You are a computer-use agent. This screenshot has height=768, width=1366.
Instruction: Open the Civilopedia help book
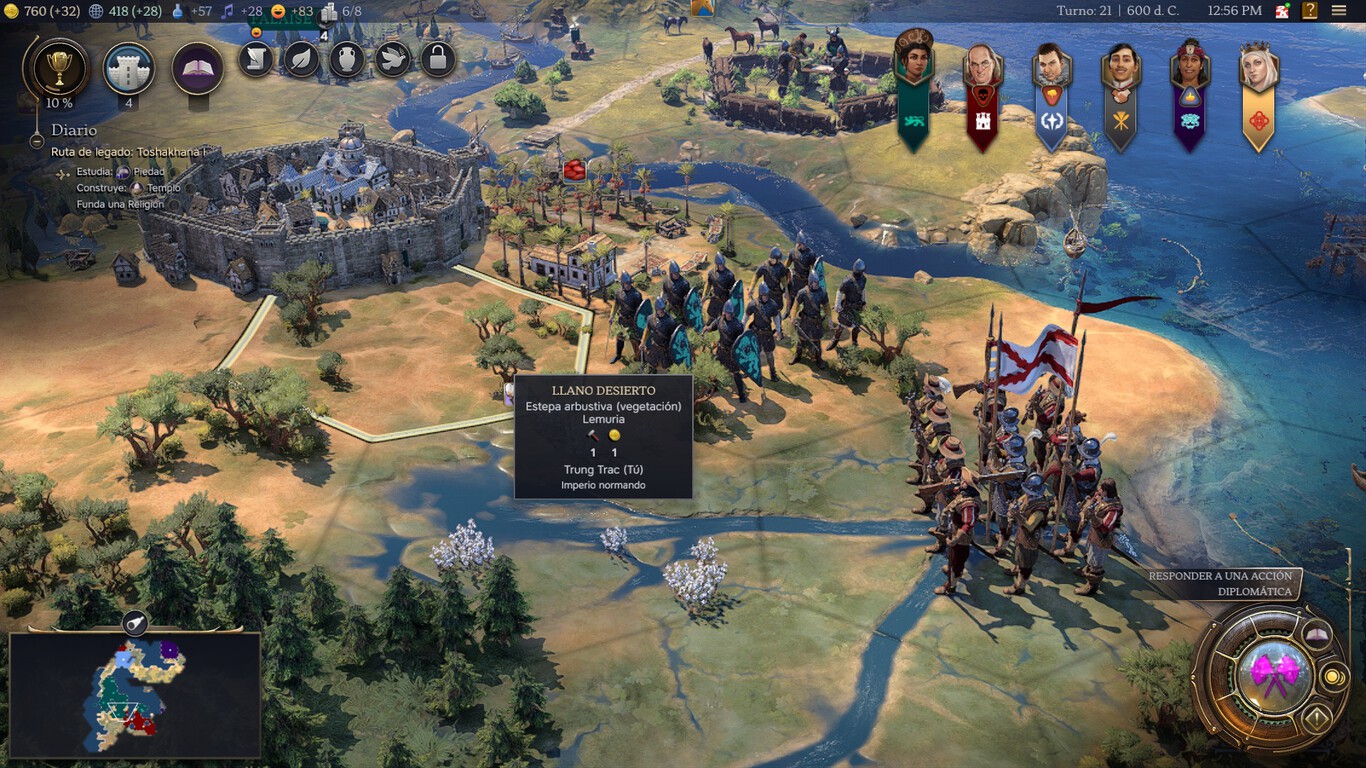click(x=1310, y=11)
